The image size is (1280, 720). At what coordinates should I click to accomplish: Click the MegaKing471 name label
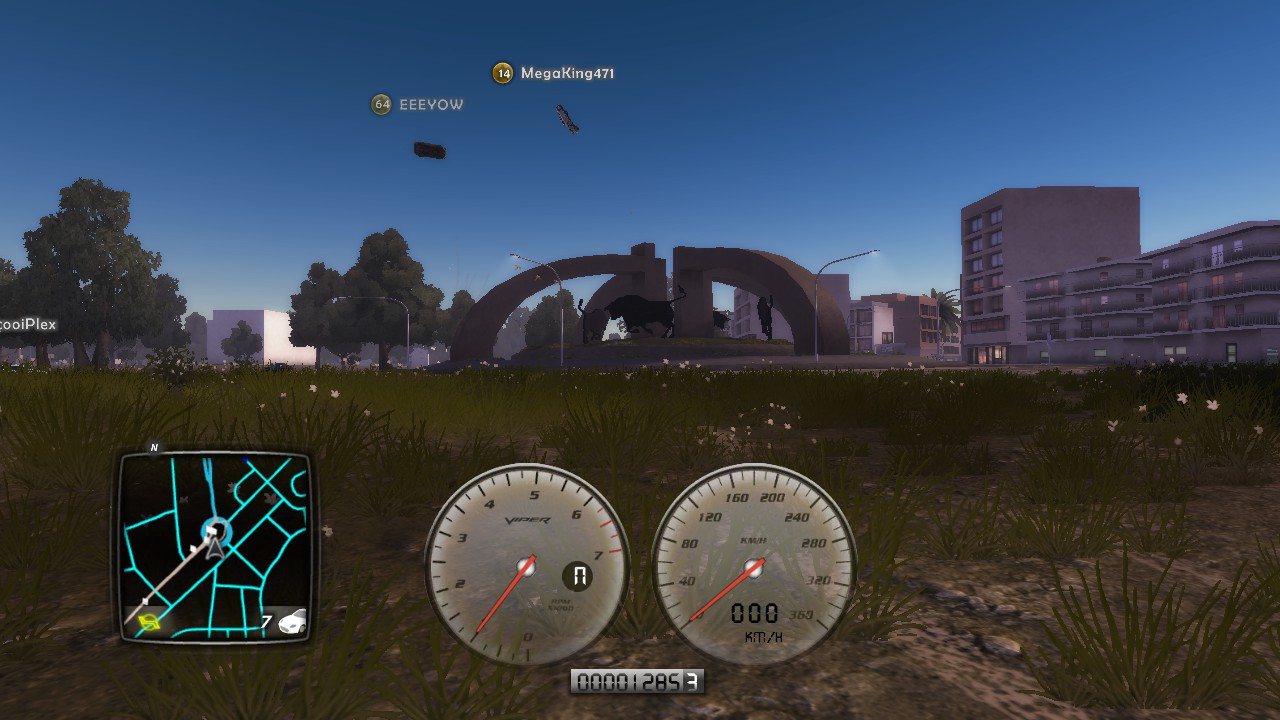coord(566,72)
